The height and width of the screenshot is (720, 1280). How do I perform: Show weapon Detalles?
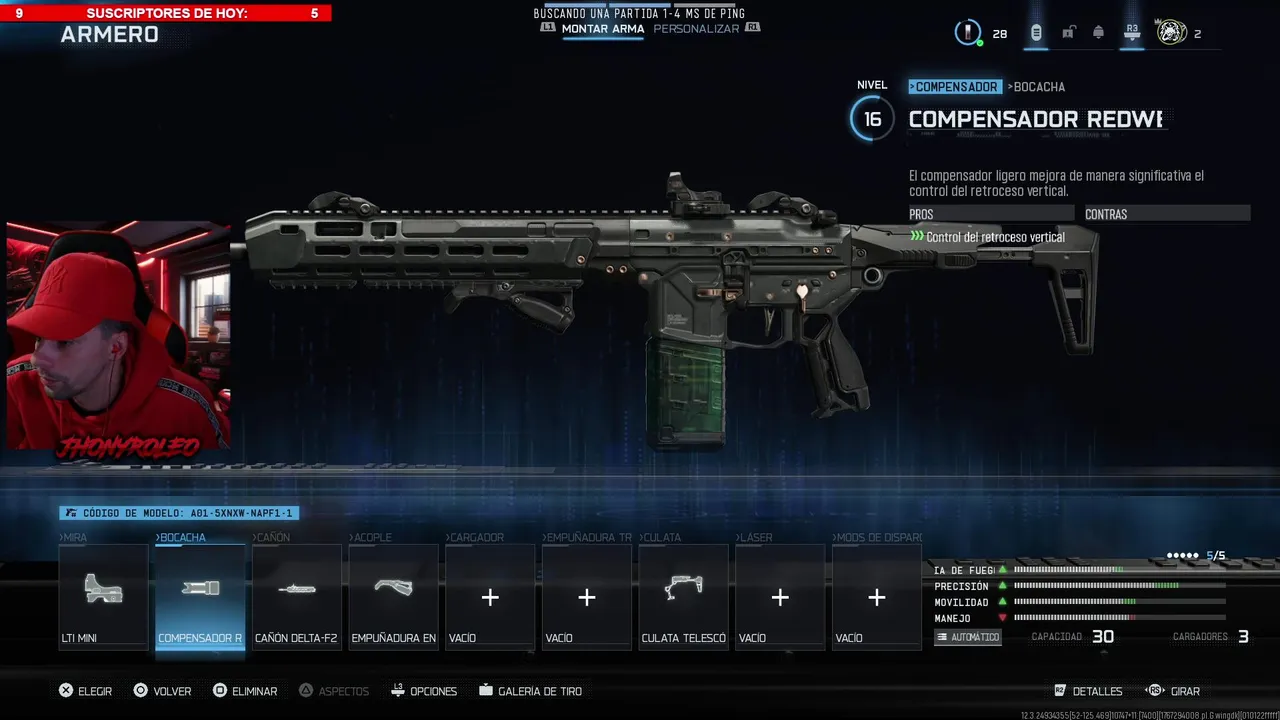(x=1088, y=691)
